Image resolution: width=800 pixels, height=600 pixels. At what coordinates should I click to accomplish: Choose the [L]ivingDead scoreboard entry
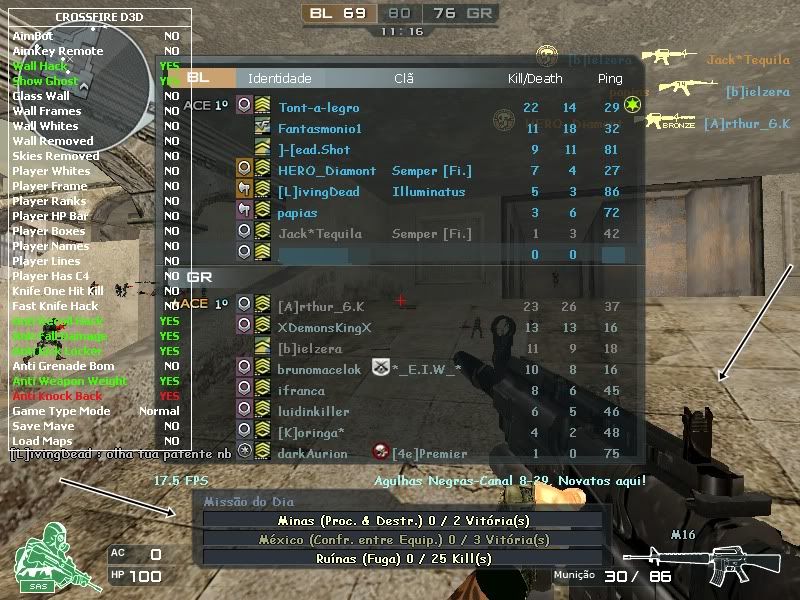coord(318,192)
